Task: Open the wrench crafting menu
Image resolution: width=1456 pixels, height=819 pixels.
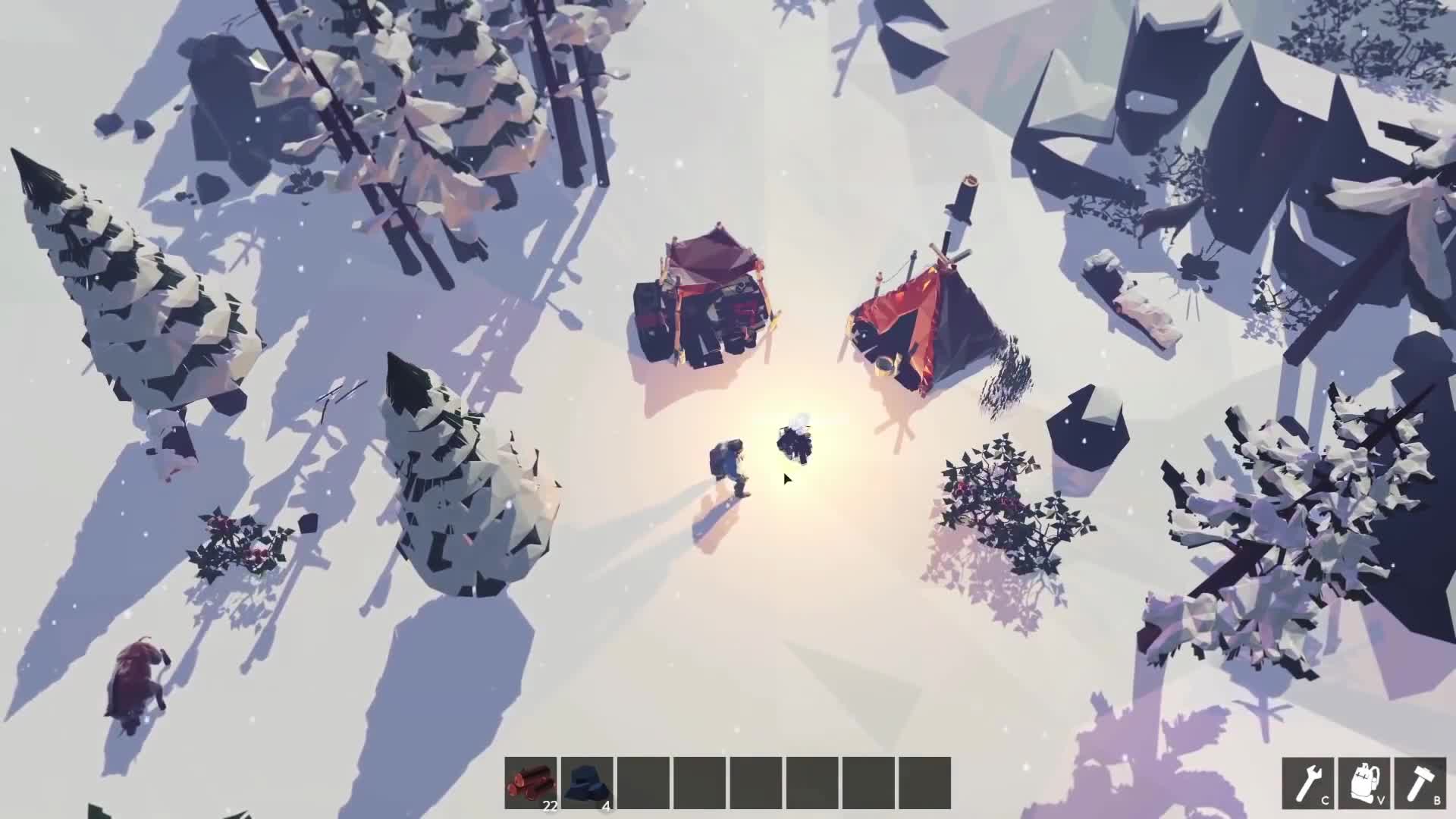Action: coord(1308,783)
